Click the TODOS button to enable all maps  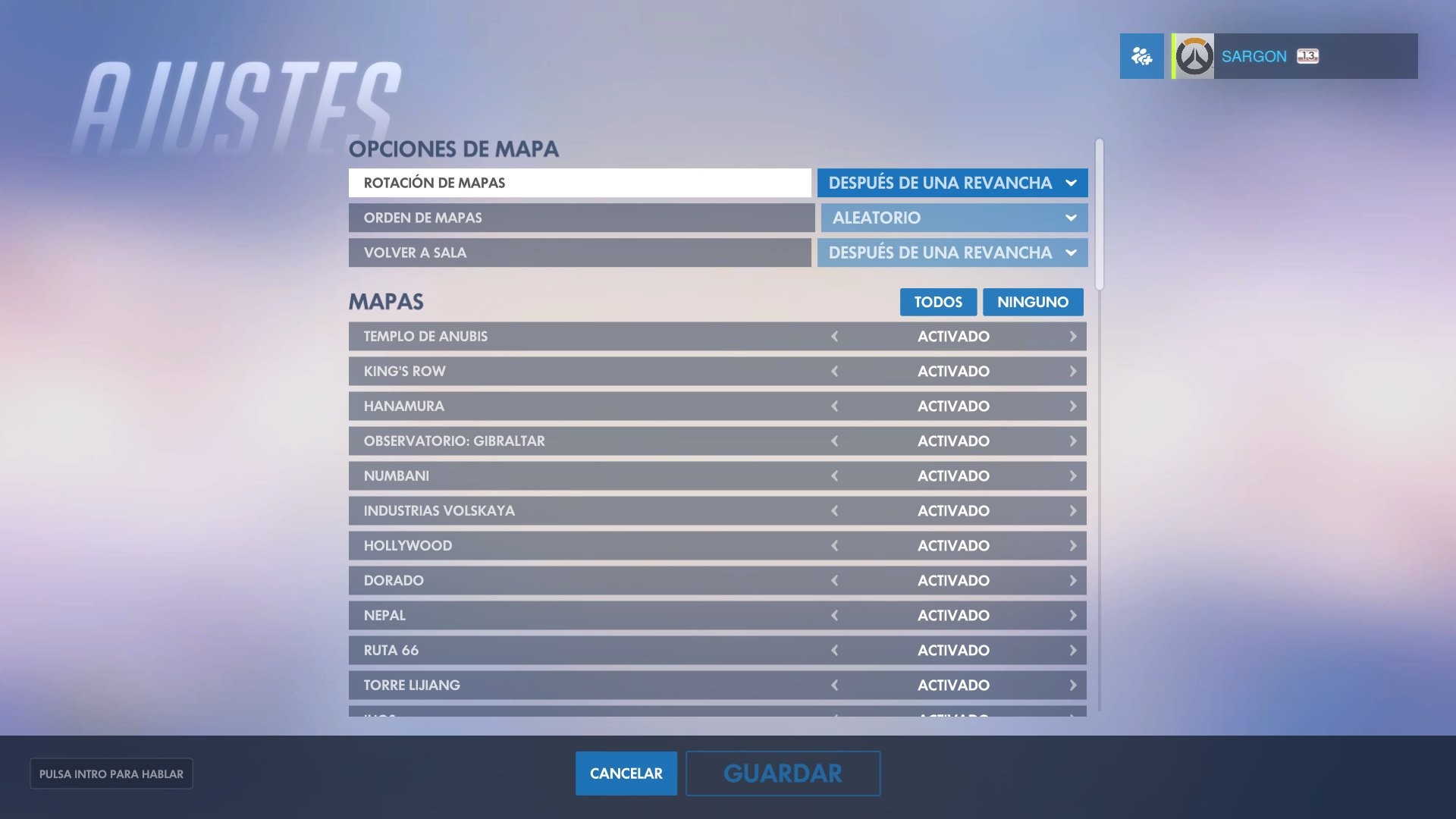click(x=938, y=302)
